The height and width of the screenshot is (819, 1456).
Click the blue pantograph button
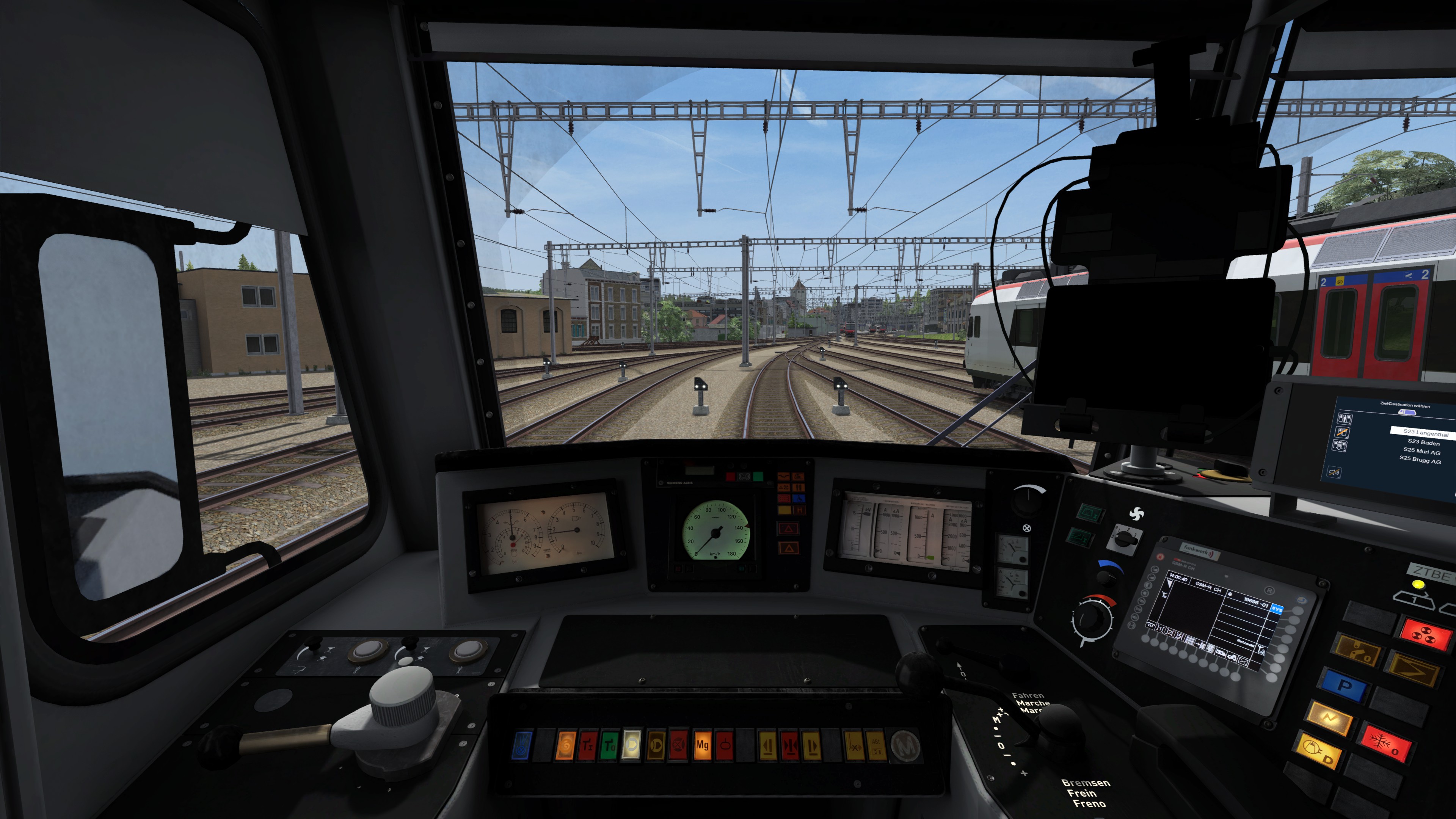(522, 745)
